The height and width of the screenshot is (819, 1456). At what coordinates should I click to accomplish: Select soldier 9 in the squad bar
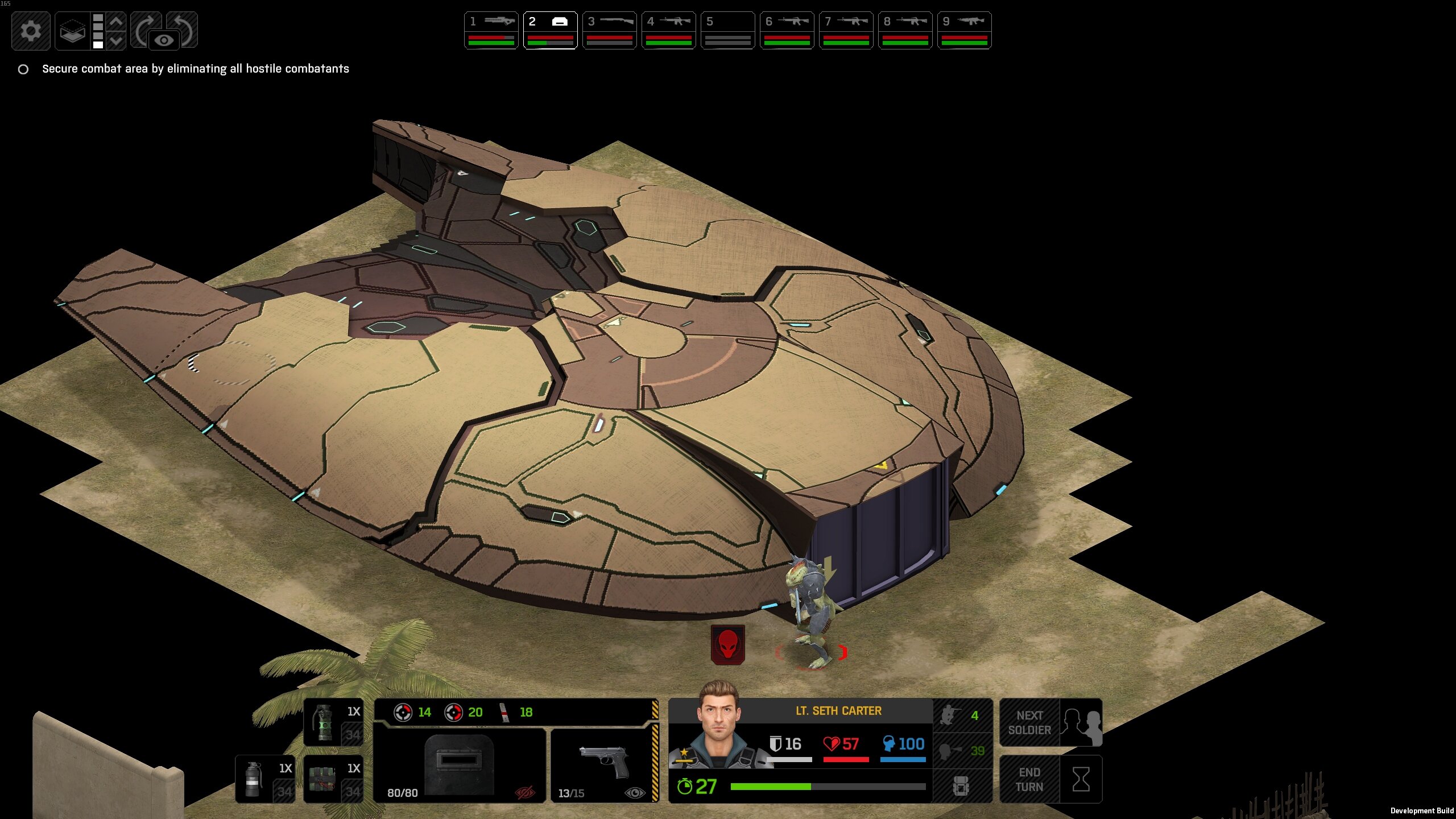click(965, 31)
